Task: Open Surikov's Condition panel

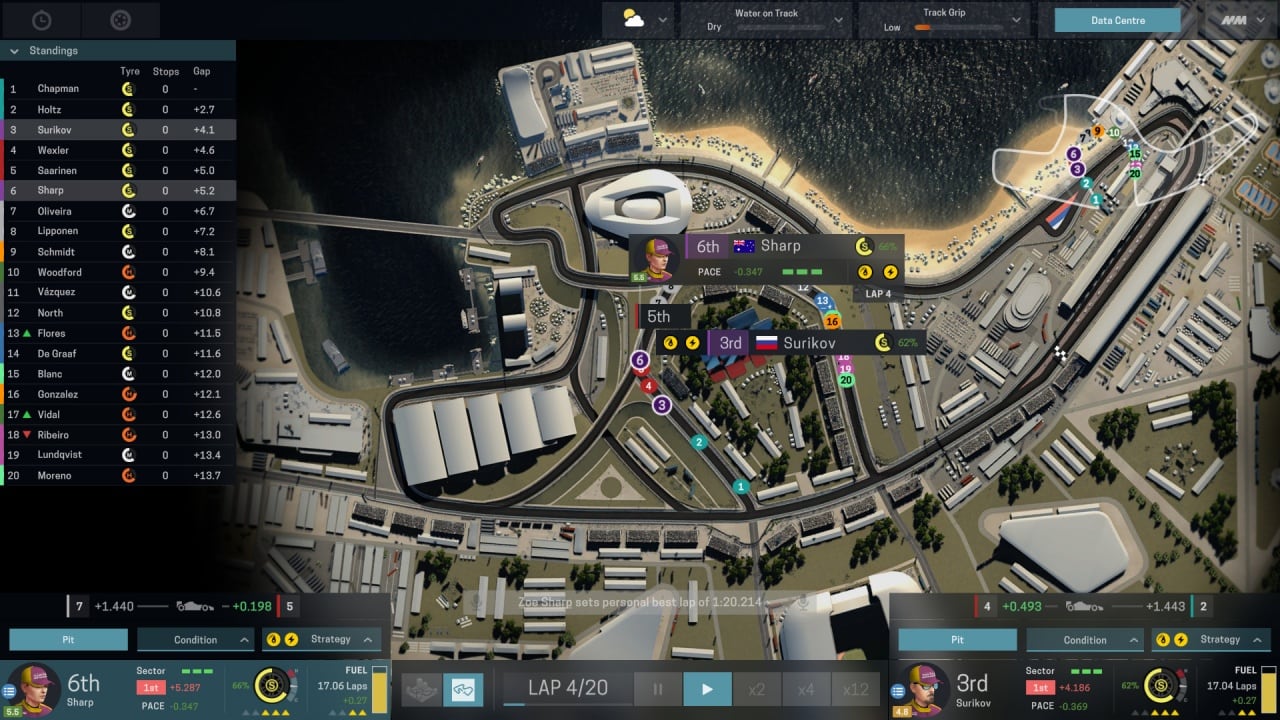Action: pyautogui.click(x=1084, y=640)
